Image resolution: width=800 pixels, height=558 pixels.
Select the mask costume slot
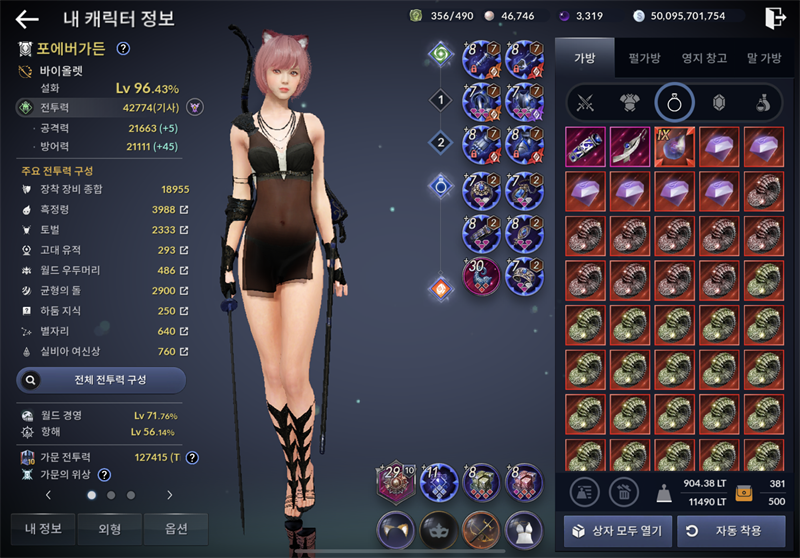coord(438,528)
